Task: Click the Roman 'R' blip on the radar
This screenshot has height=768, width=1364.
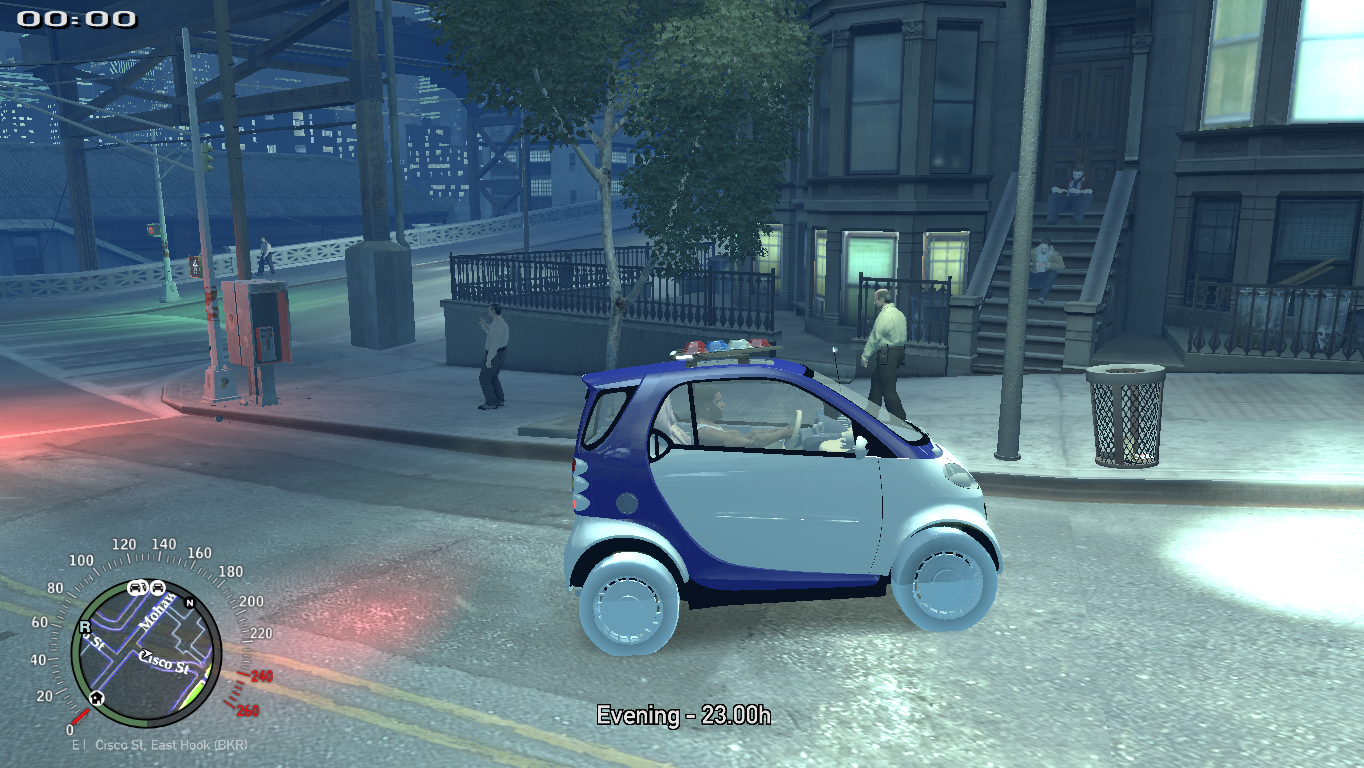Action: tap(85, 627)
